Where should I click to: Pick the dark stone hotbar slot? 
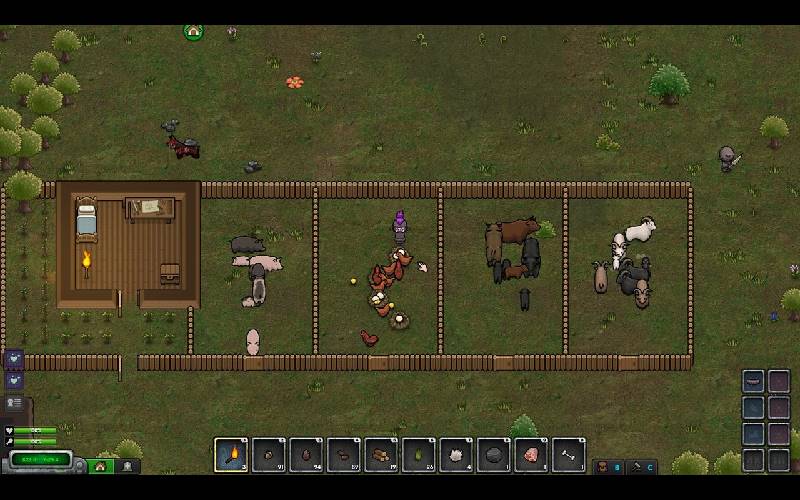[x=493, y=455]
